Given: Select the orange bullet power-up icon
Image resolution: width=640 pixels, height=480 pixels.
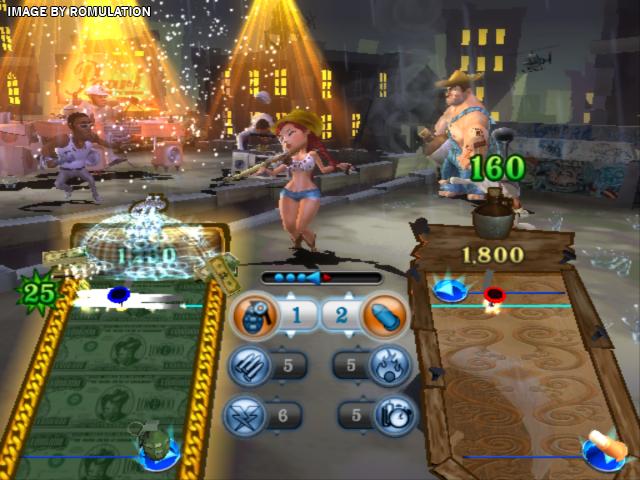Looking at the screenshot, I should (x=382, y=315).
